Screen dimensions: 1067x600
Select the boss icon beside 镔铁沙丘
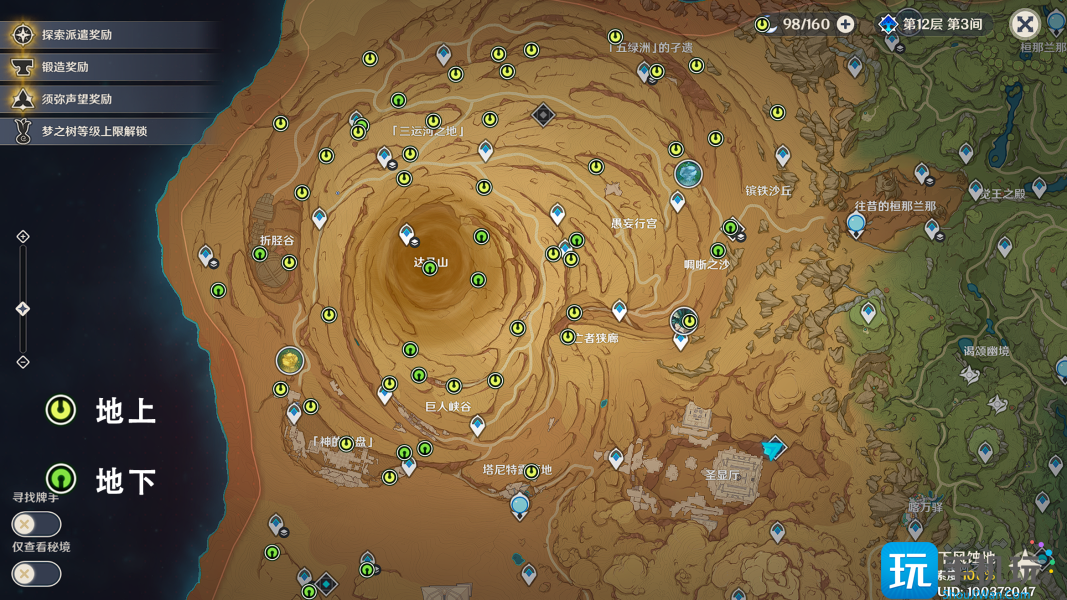[x=688, y=174]
